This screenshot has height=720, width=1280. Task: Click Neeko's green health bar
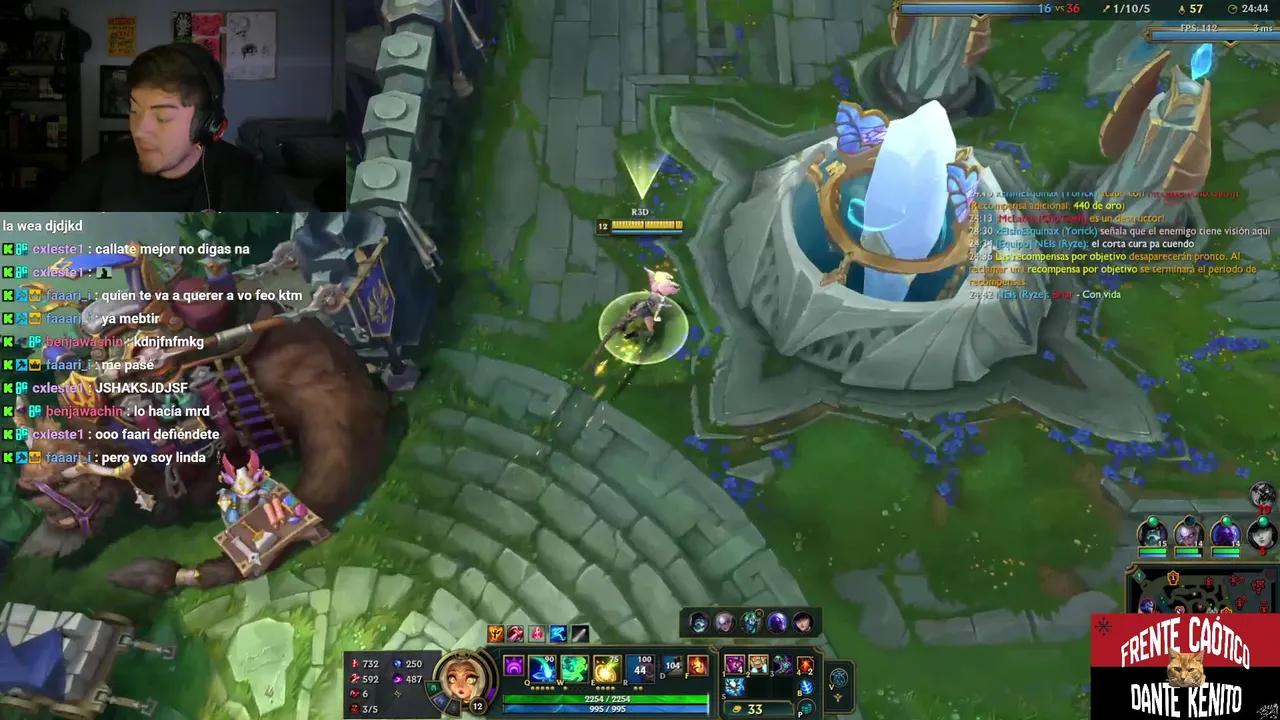pos(605,697)
